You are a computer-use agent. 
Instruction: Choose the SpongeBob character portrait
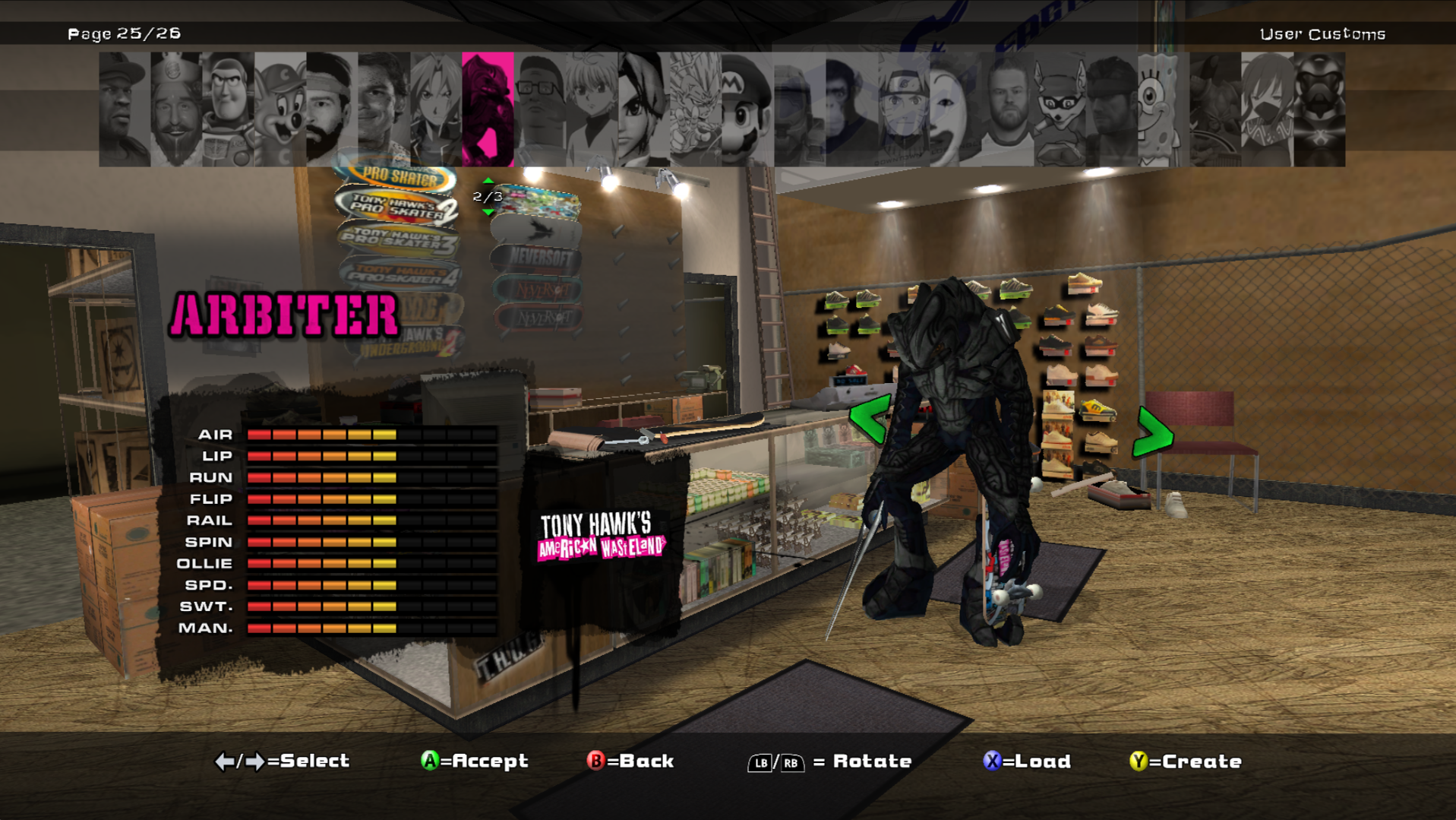[x=1162, y=109]
